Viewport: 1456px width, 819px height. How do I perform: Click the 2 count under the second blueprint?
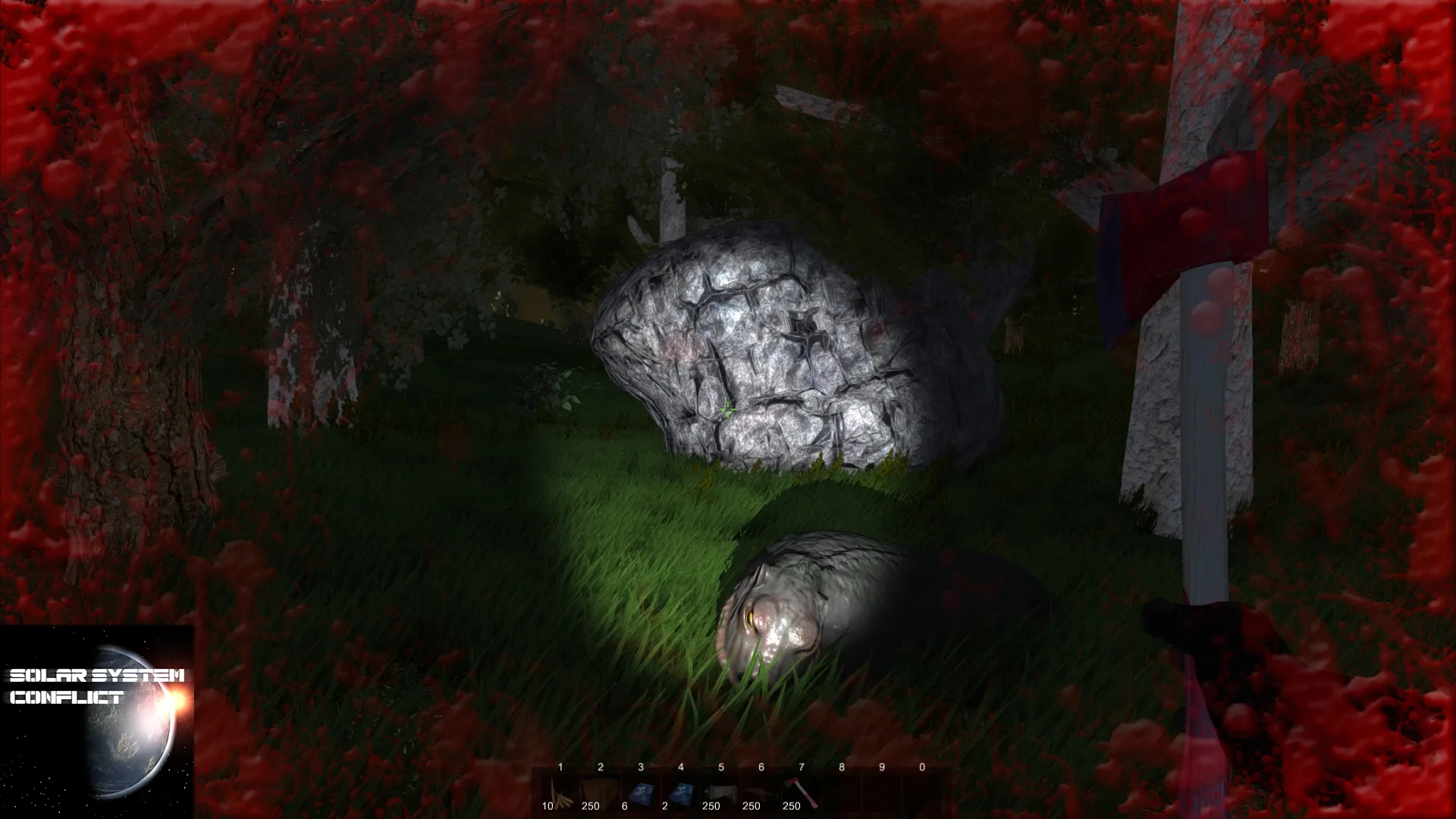(x=665, y=807)
